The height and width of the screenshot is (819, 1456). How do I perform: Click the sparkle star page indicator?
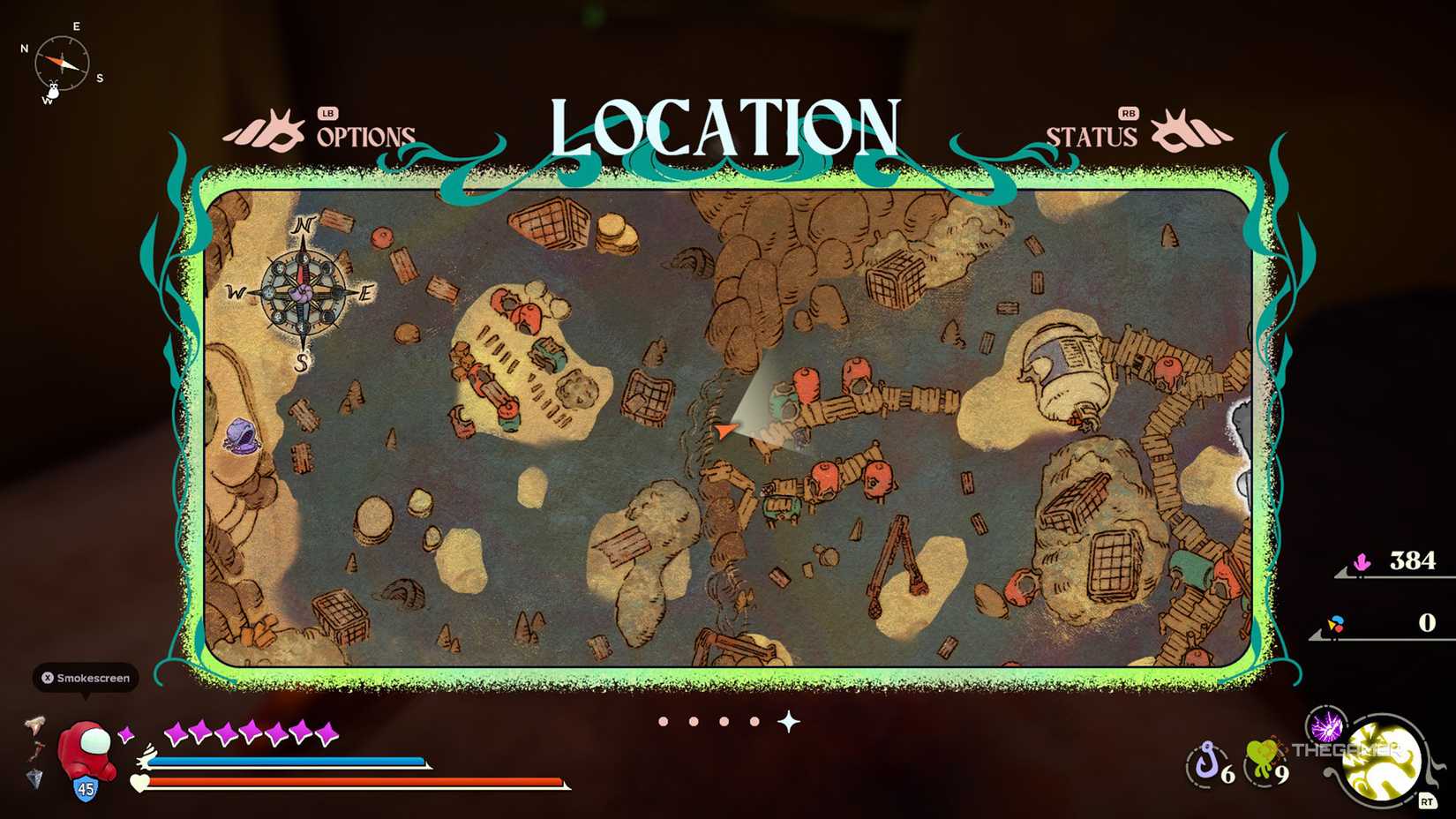click(x=784, y=721)
